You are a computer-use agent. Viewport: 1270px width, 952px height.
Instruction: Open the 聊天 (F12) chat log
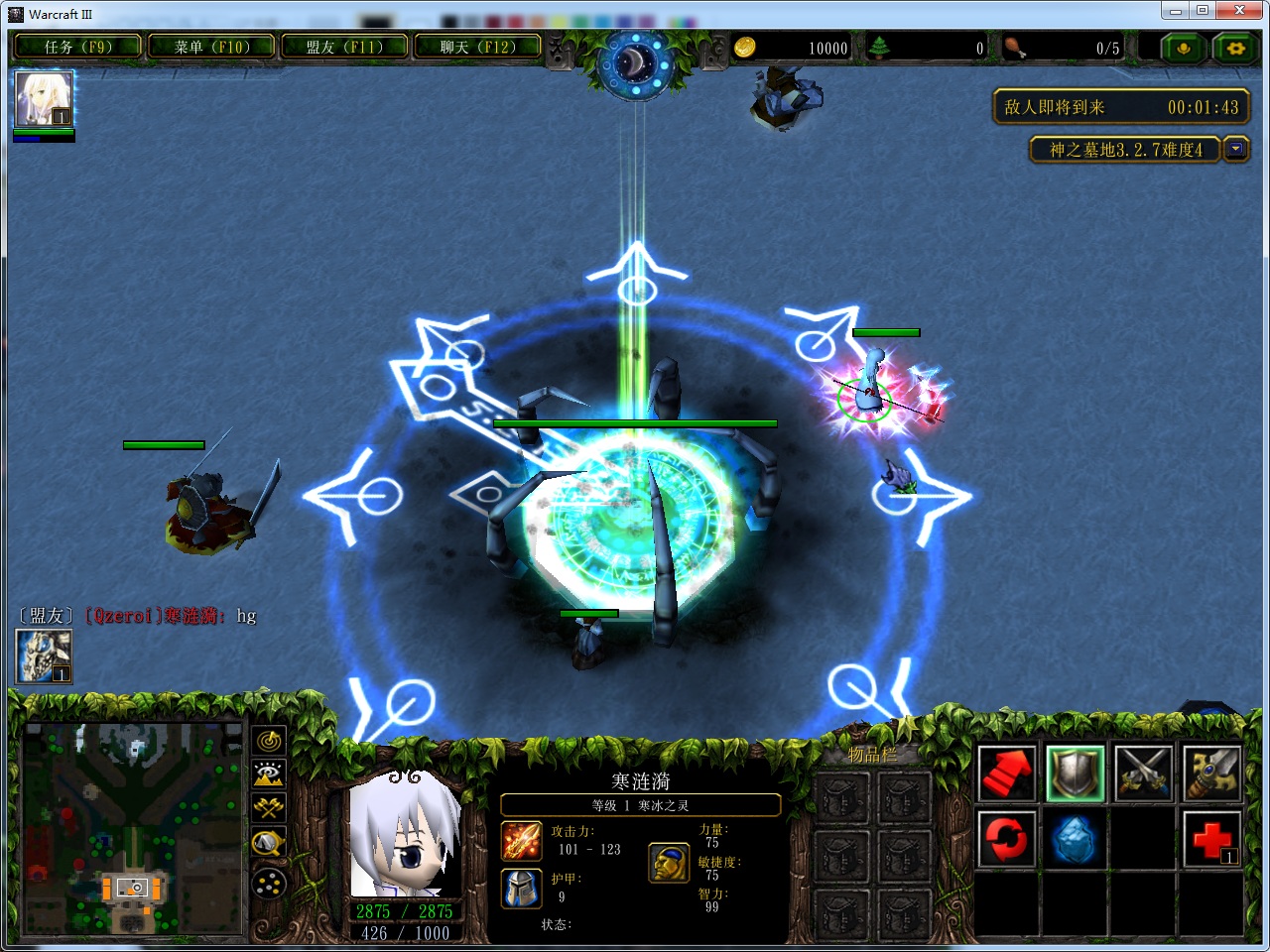(x=478, y=47)
